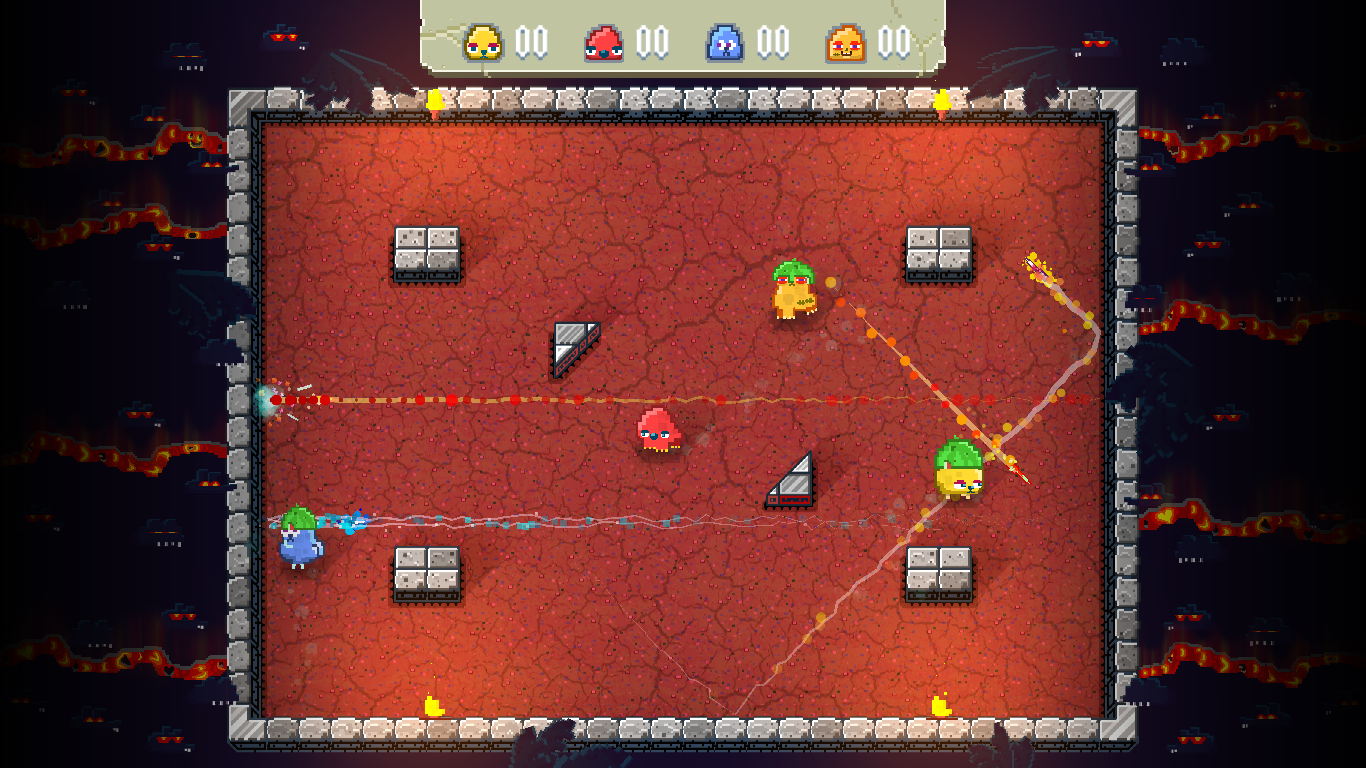Screen dimensions: 1366x768
Task: Click the yellow slime avatar on the scoreboard
Action: [x=483, y=43]
